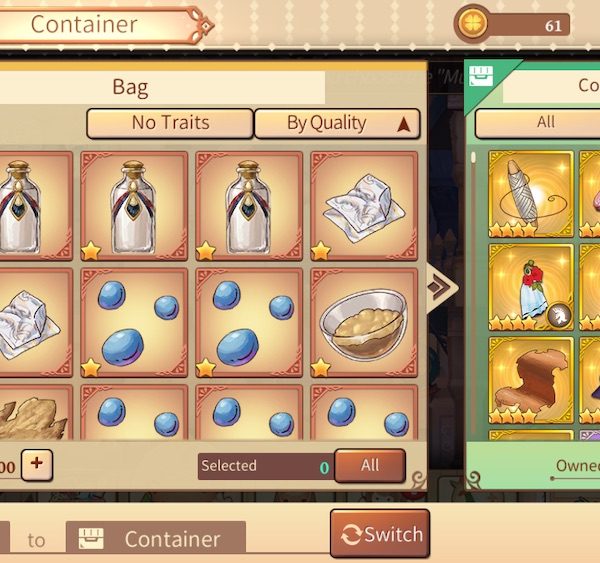Select all items with the All button beside Selected
600x563 pixels.
[x=370, y=465]
